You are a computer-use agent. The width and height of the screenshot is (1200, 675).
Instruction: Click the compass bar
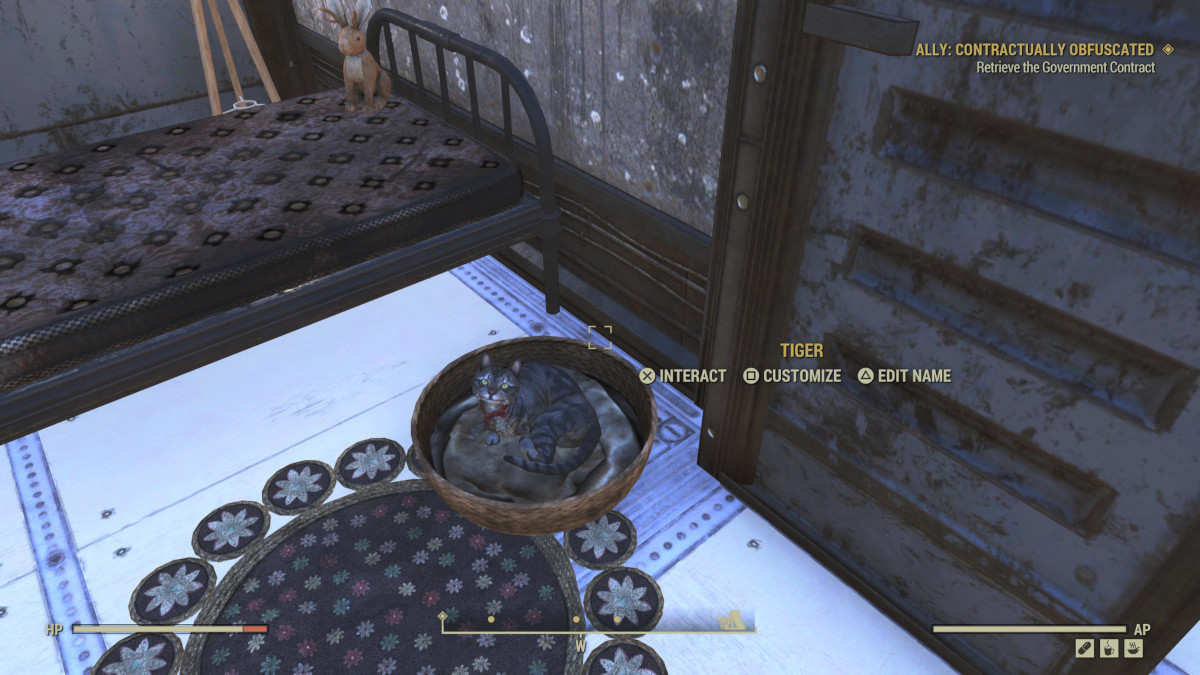click(x=597, y=626)
